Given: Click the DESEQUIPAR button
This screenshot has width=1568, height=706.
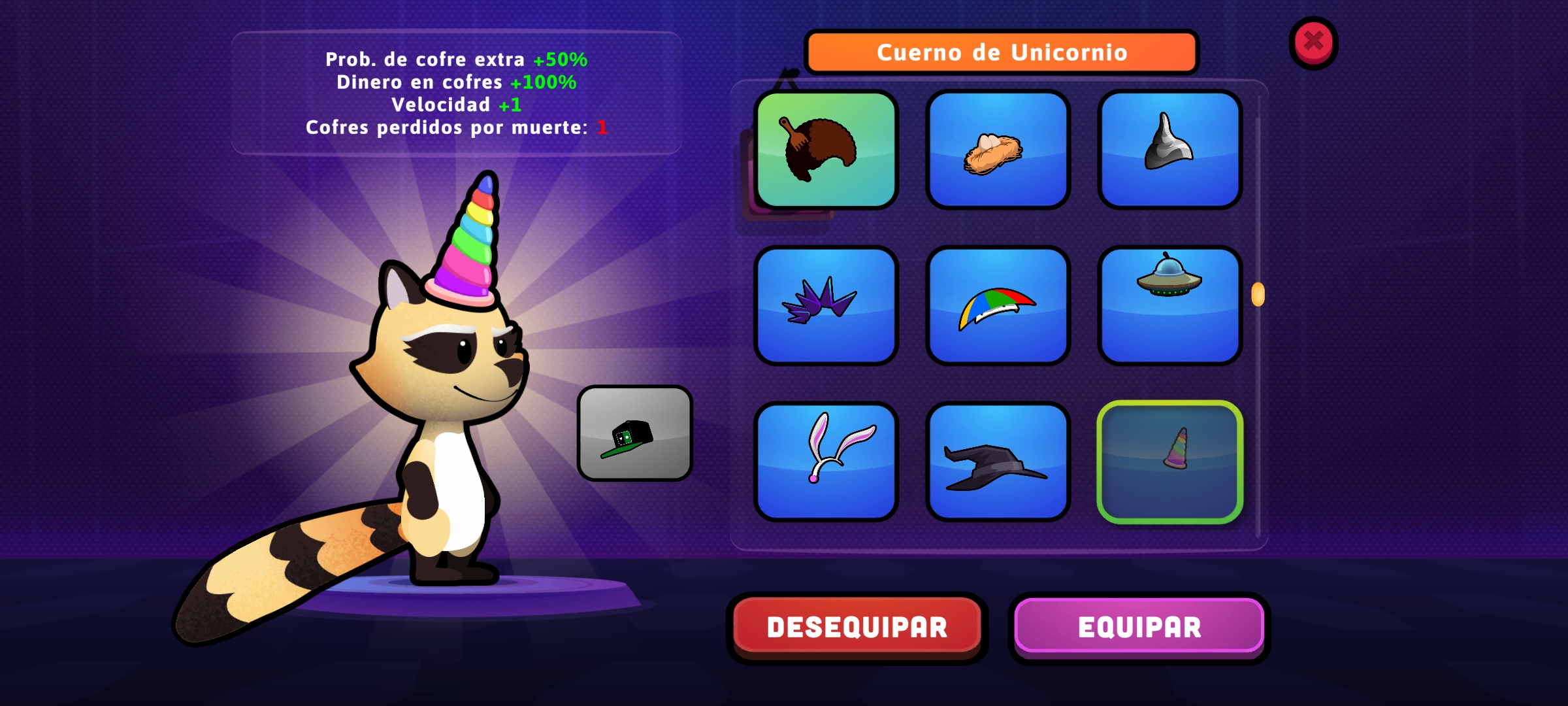Looking at the screenshot, I should tap(857, 627).
